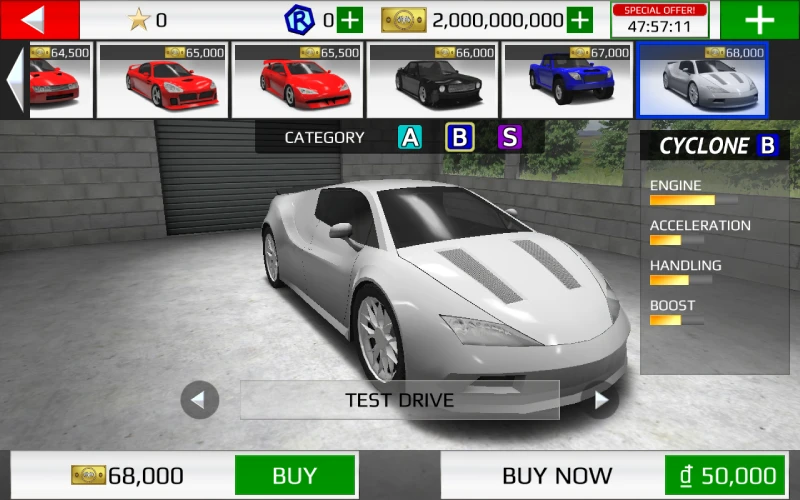800x500 pixels.
Task: Add more R currency with the plus button
Action: [x=350, y=20]
